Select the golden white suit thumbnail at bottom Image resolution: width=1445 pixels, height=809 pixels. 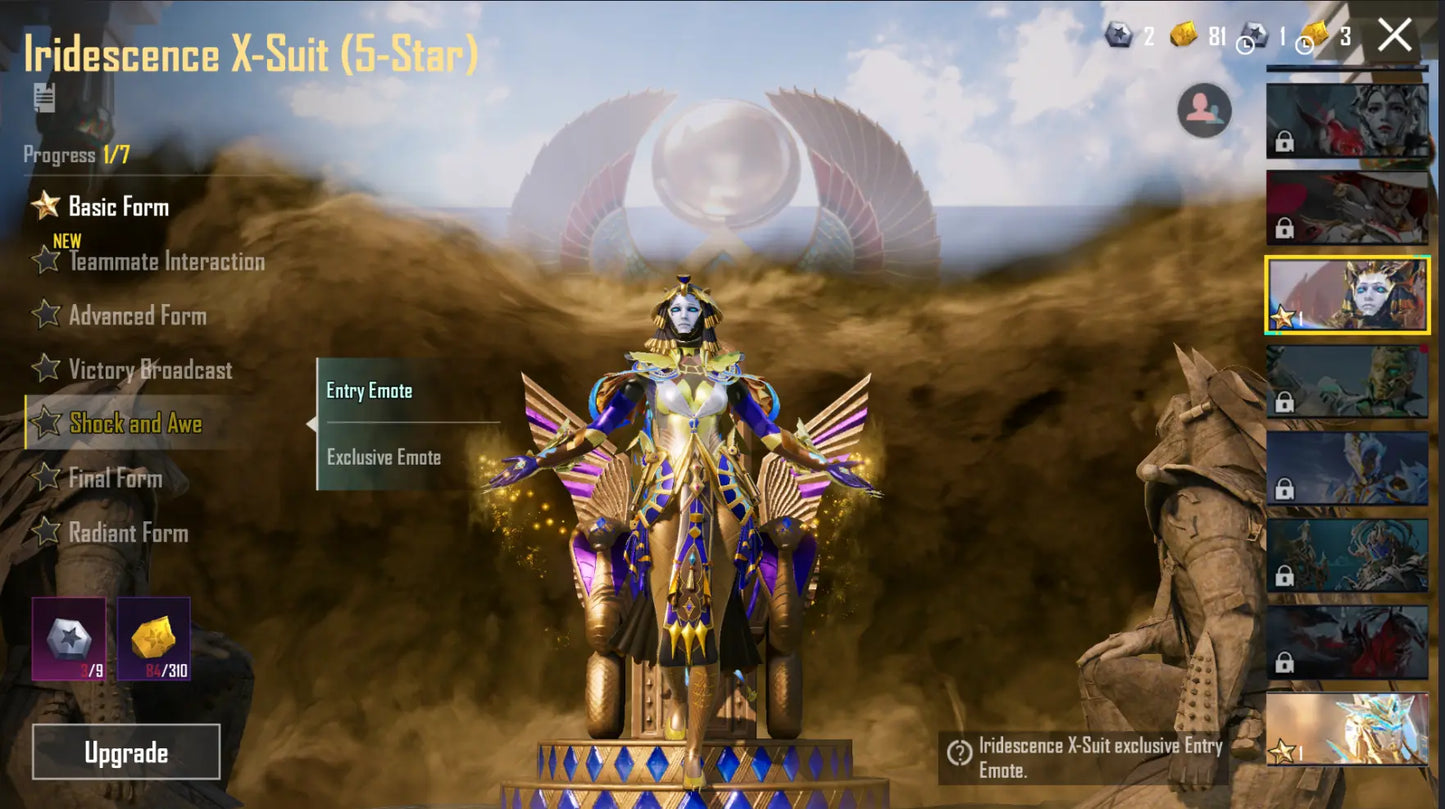tap(1347, 729)
